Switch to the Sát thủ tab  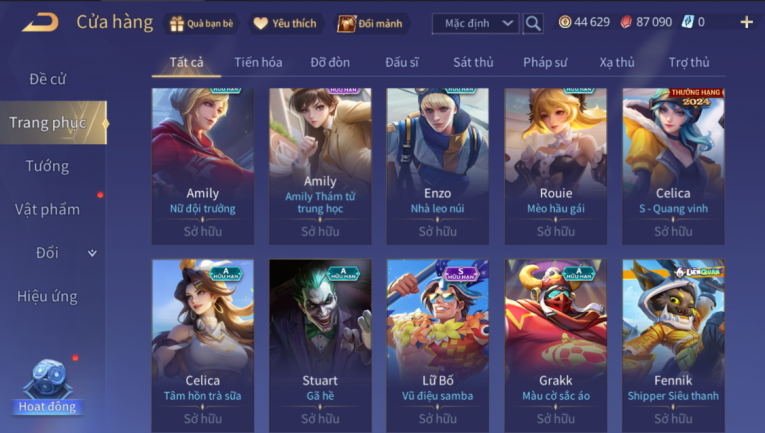point(473,62)
